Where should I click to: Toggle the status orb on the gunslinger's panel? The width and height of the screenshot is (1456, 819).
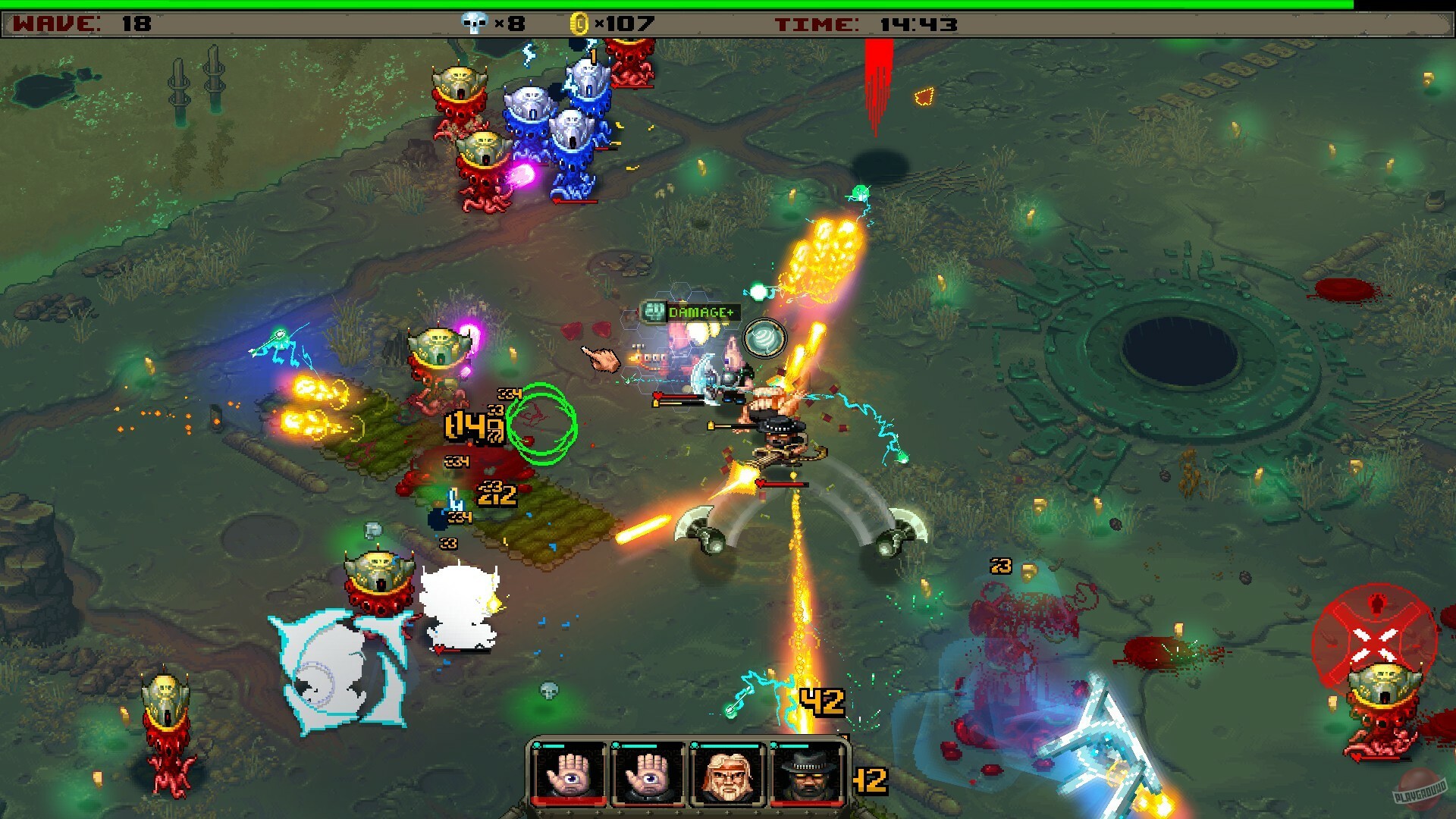click(x=774, y=746)
